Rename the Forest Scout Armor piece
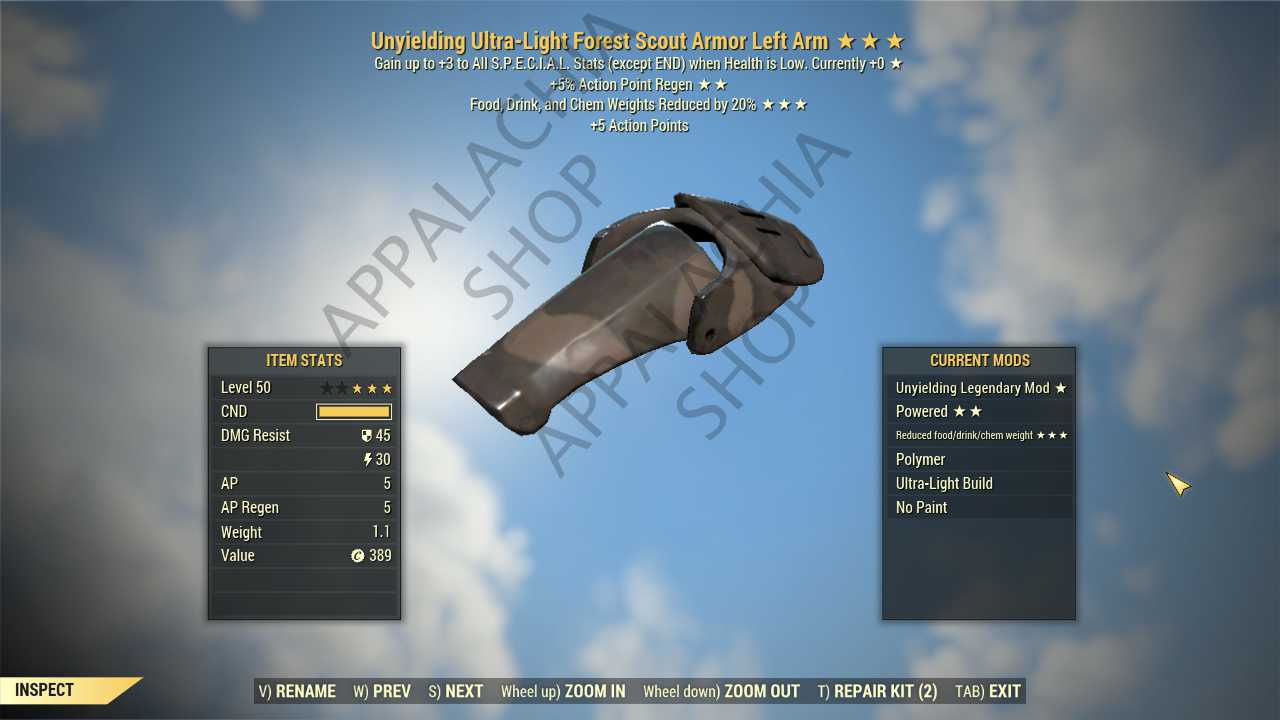Screen dimensions: 1280x720 (295, 691)
